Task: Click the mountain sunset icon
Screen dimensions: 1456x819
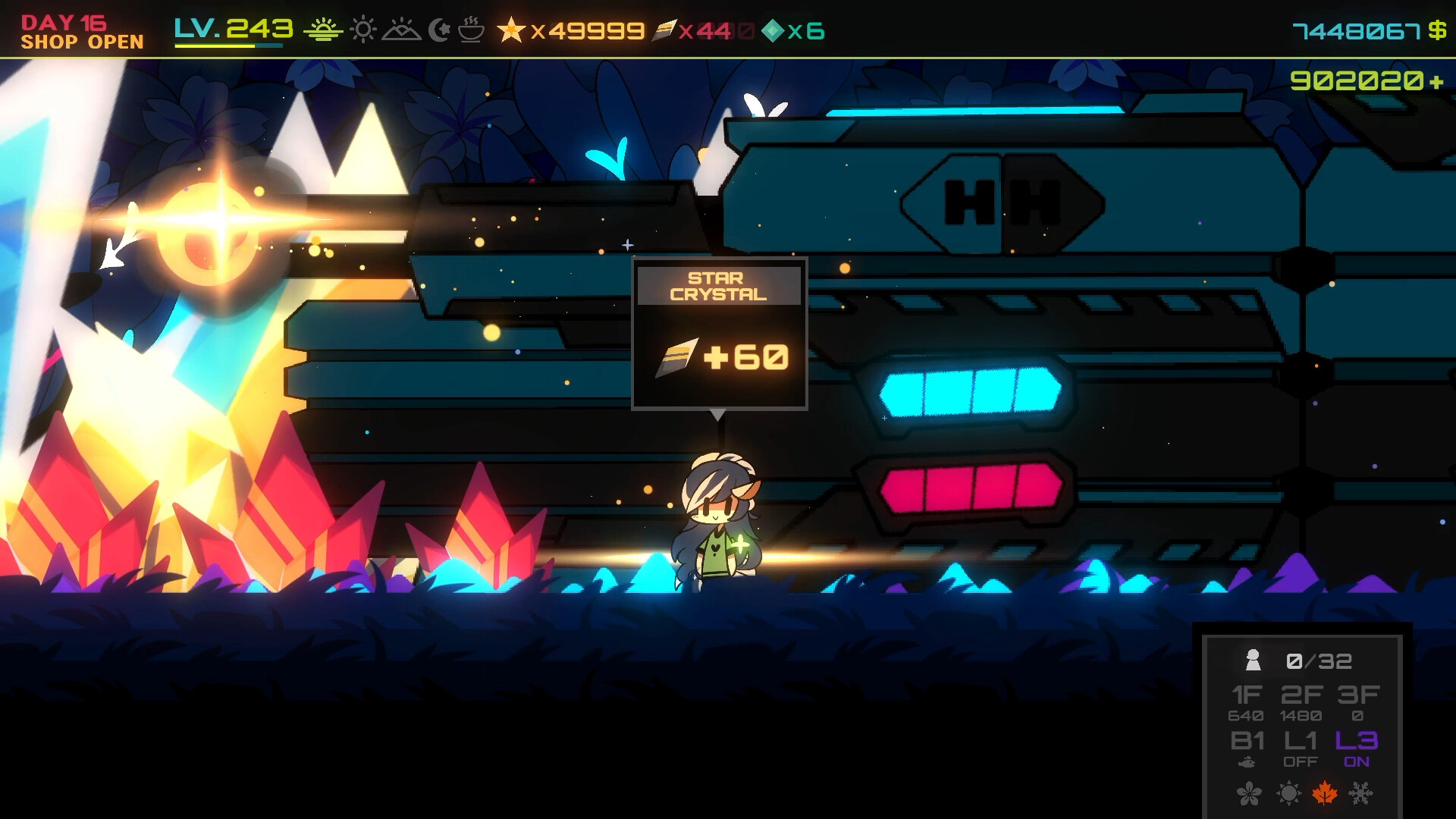Action: (401, 30)
